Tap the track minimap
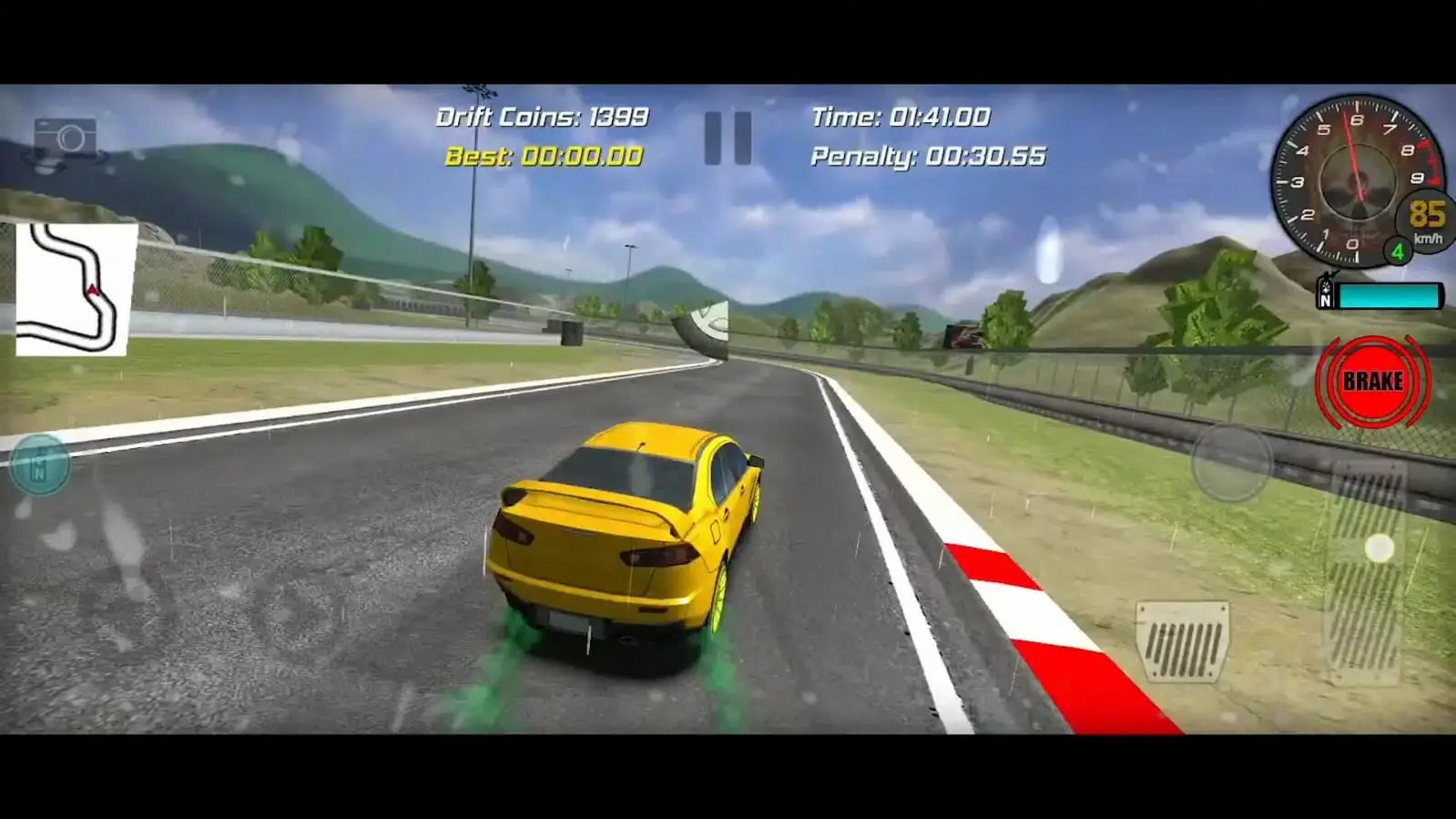 72,290
